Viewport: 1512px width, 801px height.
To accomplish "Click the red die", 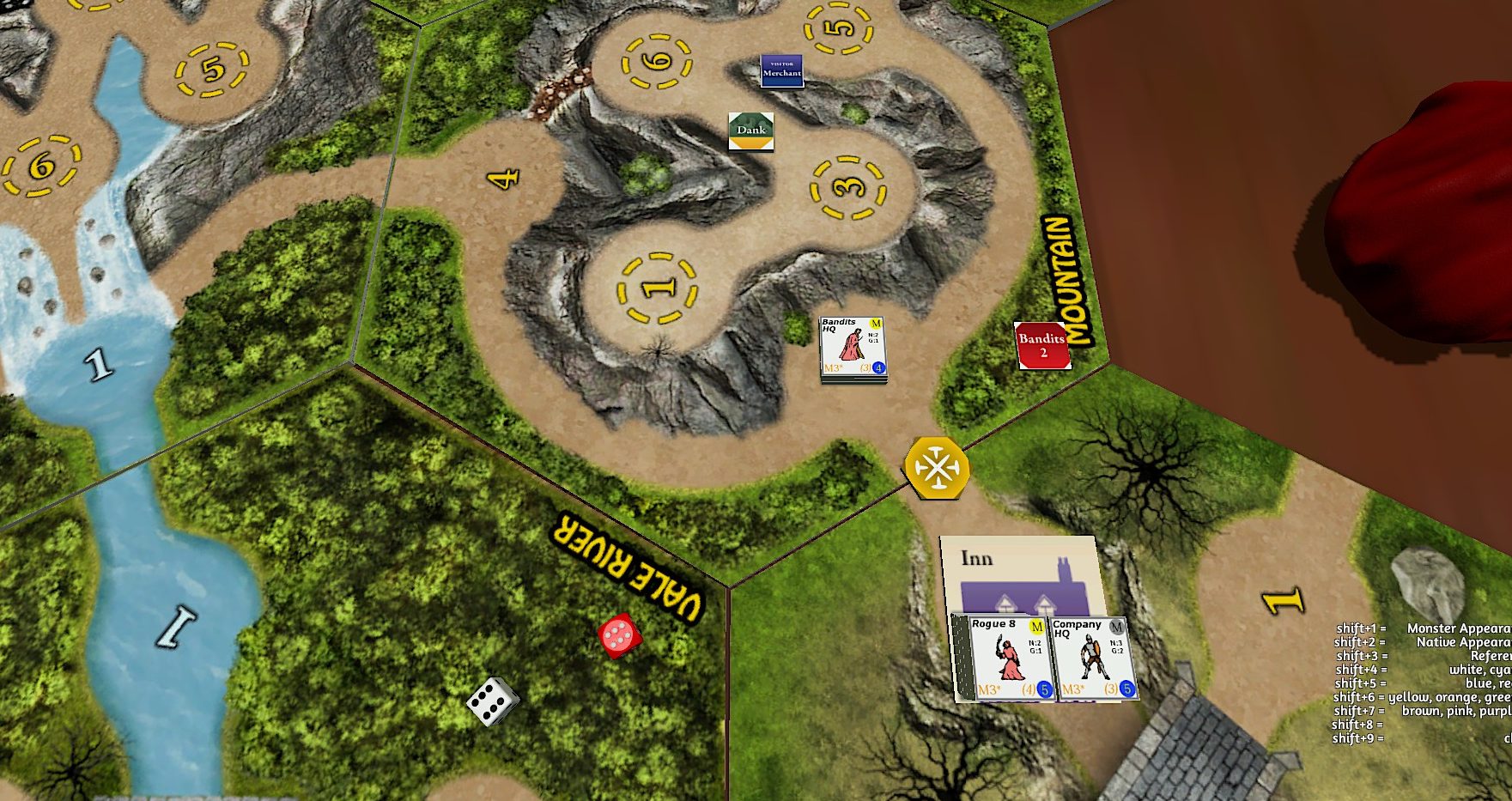I will pos(620,636).
